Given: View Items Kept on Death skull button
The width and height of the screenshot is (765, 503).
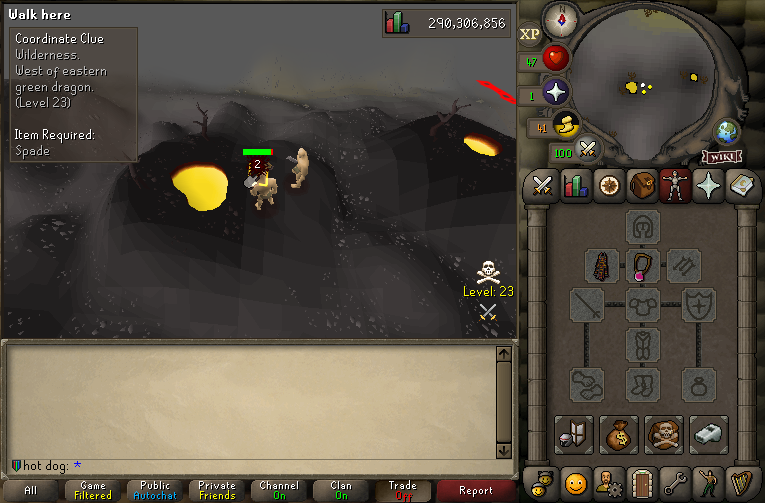Looking at the screenshot, I should (x=663, y=435).
